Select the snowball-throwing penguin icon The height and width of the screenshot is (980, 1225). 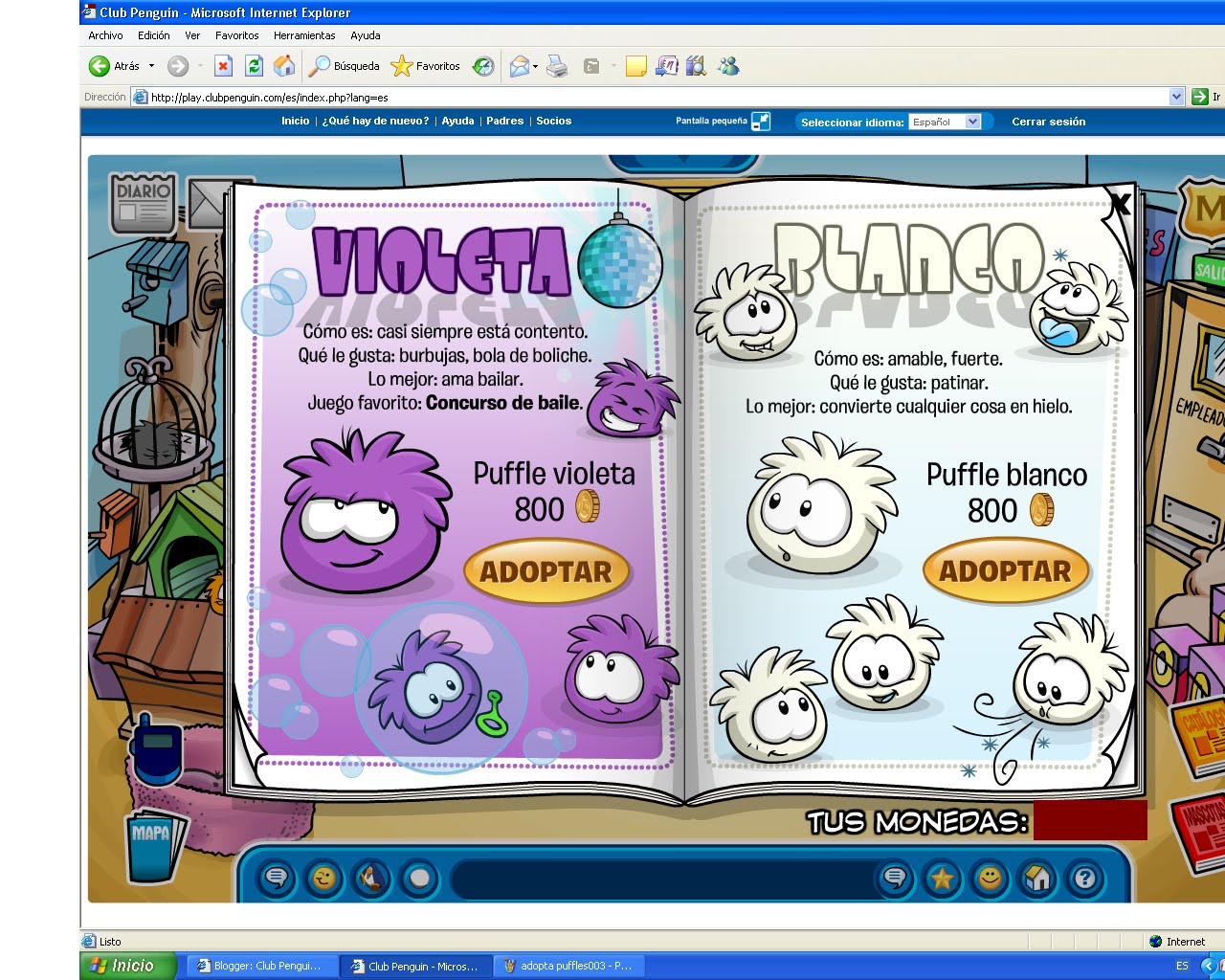click(x=371, y=879)
